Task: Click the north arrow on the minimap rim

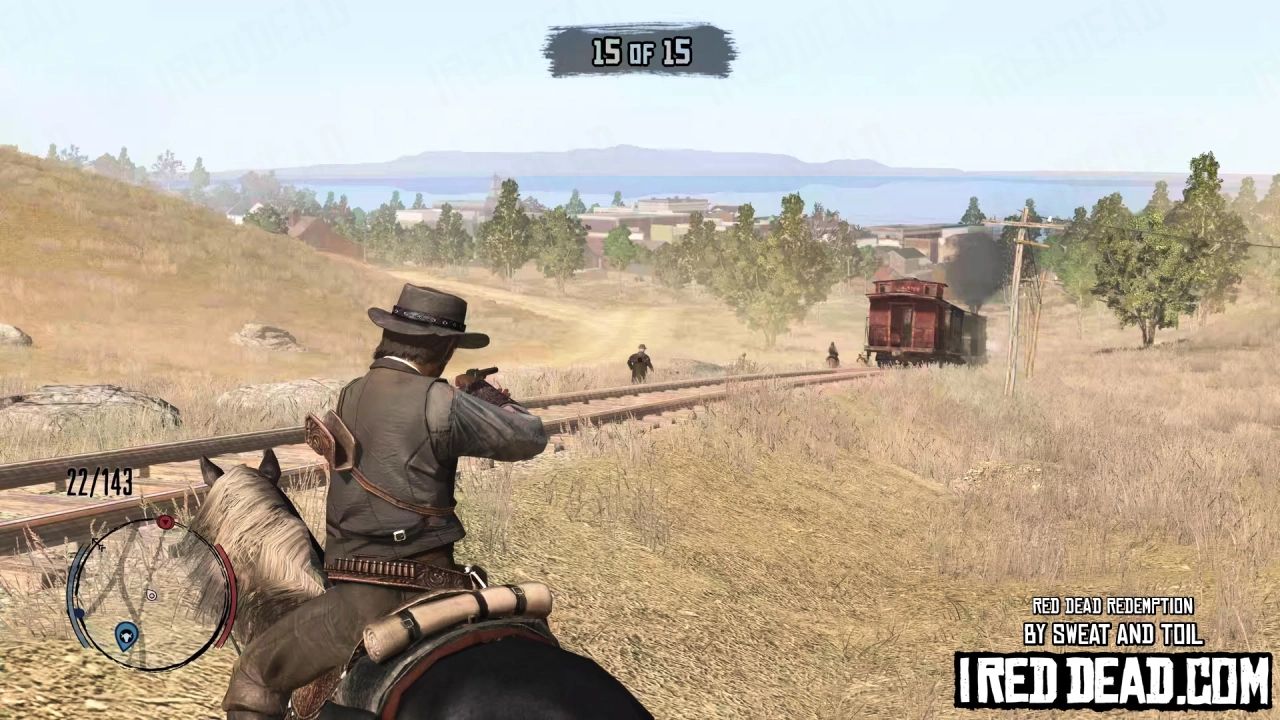Action: click(x=97, y=543)
